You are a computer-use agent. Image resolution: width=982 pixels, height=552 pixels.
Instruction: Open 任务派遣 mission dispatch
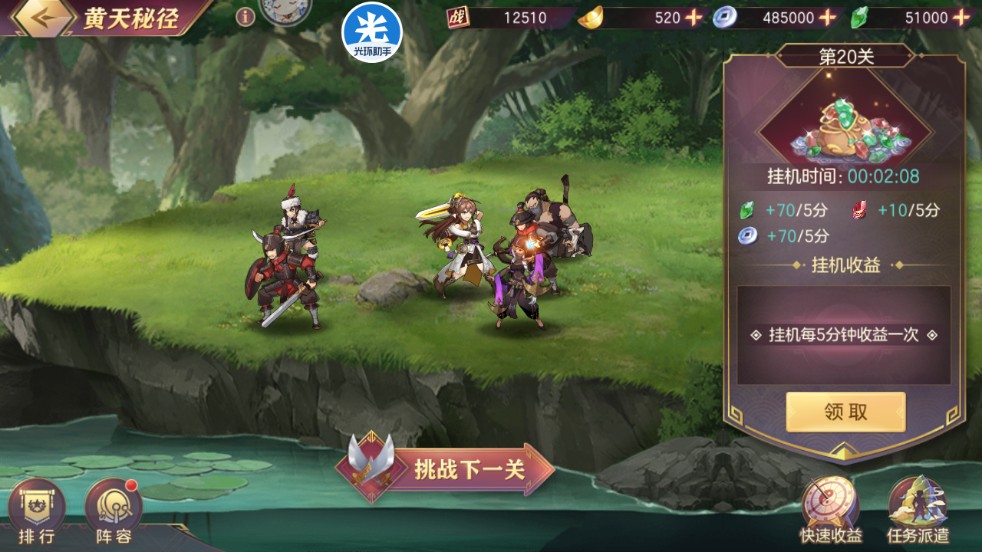[918, 508]
